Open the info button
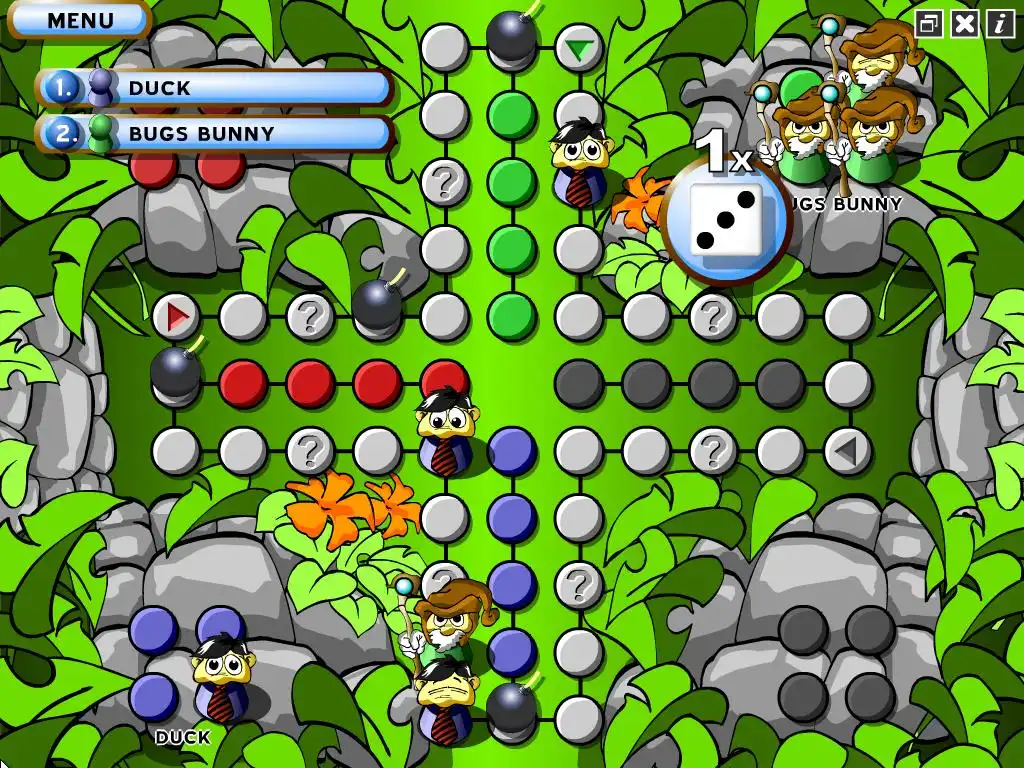 [x=1000, y=24]
